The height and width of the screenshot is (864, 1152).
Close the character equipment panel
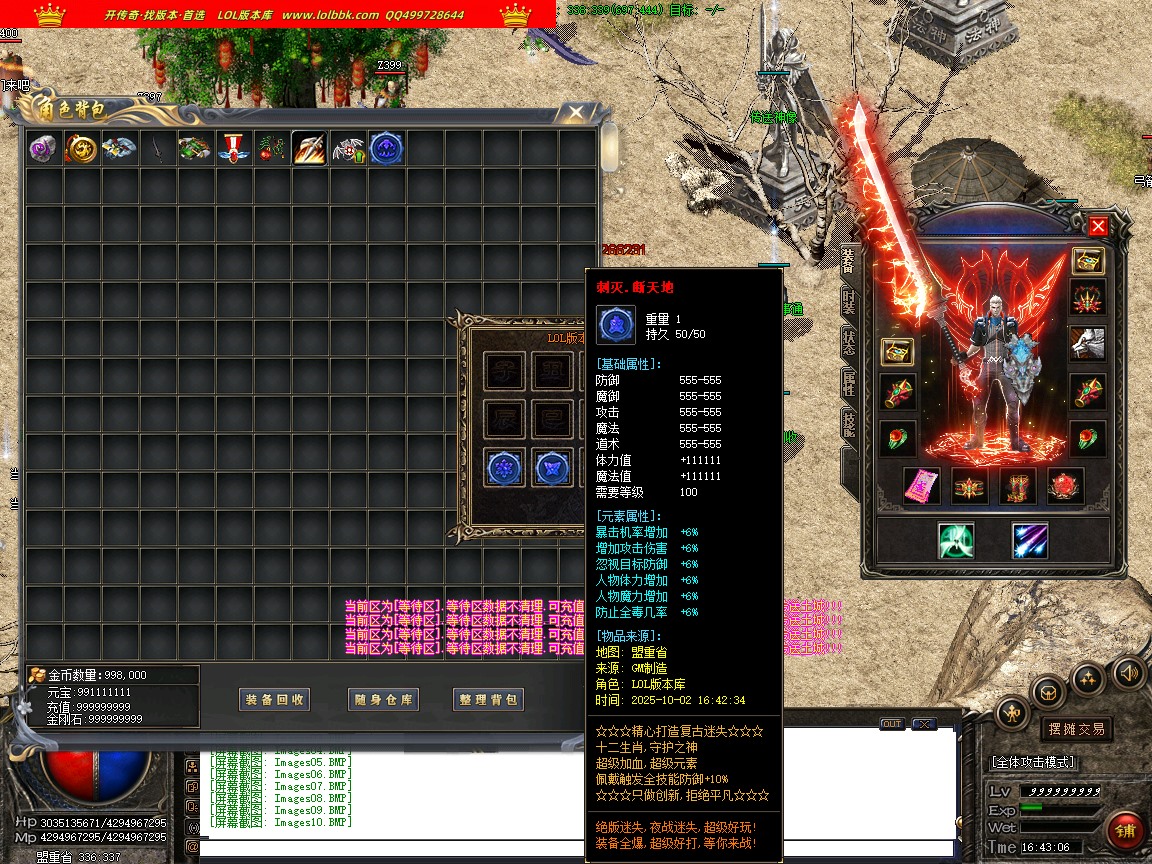pyautogui.click(x=1098, y=226)
